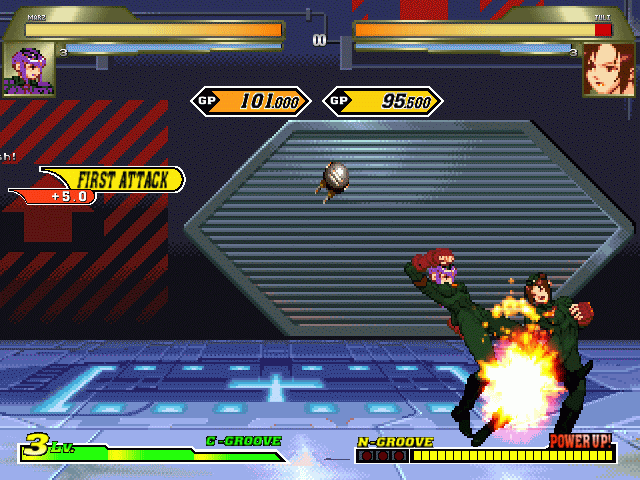The width and height of the screenshot is (640, 480).
Task: Click player one's purple-haired character portrait
Action: [x=28, y=69]
